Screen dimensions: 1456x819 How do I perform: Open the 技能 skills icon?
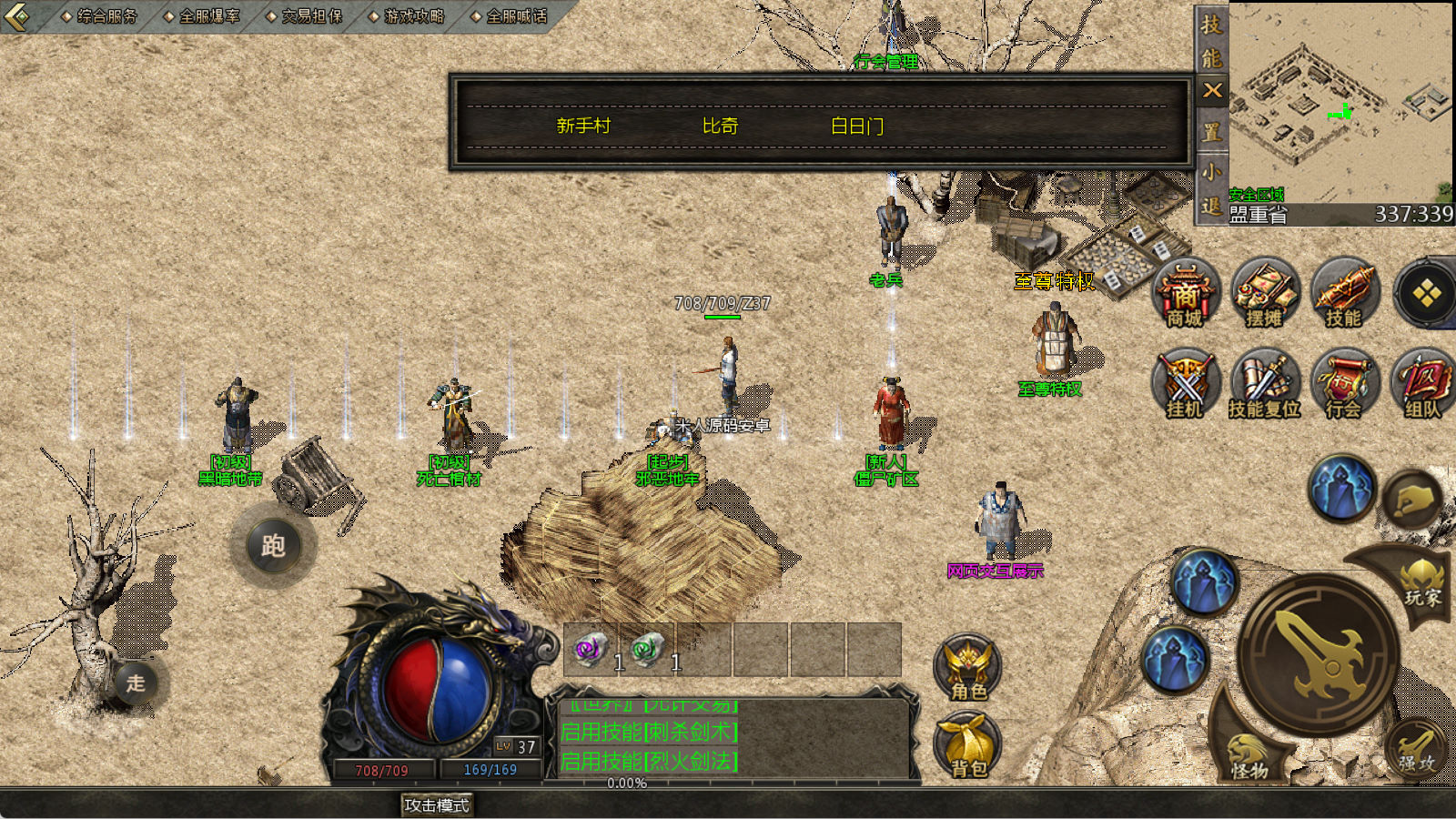coord(1344,293)
